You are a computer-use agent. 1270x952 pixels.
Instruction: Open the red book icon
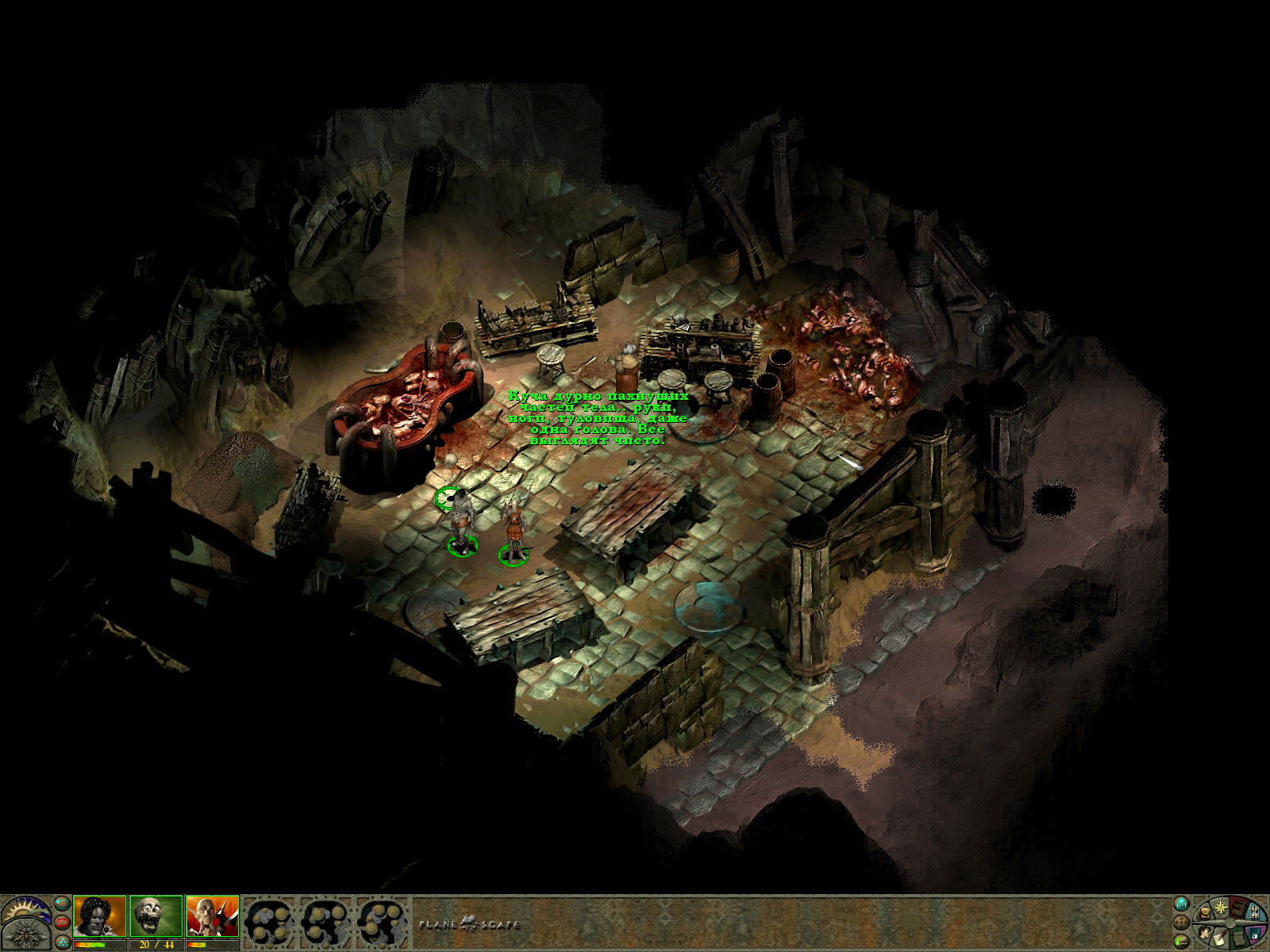coord(1238,909)
